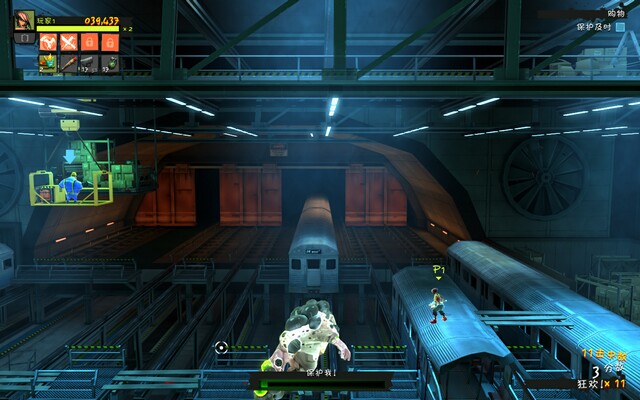Equip the baseball bat weapon slot
Viewport: 640px width, 400px height.
pos(68,63)
